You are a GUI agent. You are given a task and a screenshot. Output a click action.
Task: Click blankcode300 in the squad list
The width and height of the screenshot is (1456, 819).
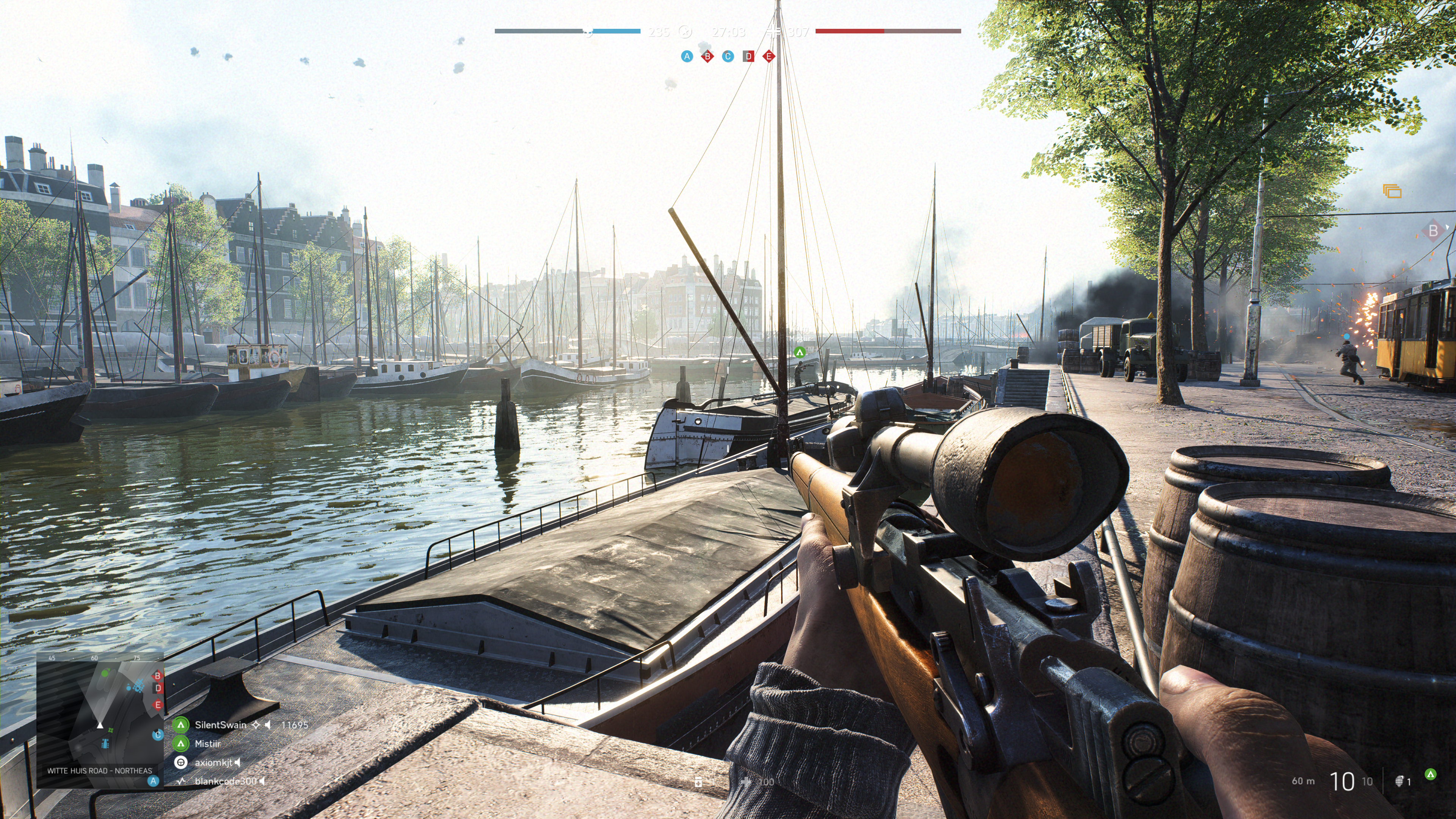(225, 781)
